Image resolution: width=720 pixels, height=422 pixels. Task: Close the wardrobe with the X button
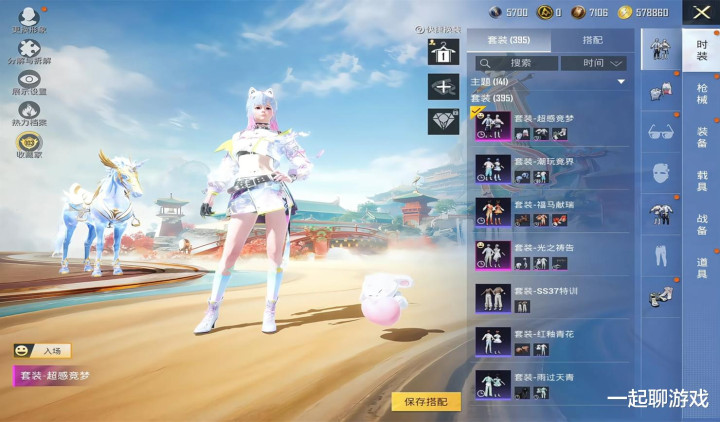point(700,13)
